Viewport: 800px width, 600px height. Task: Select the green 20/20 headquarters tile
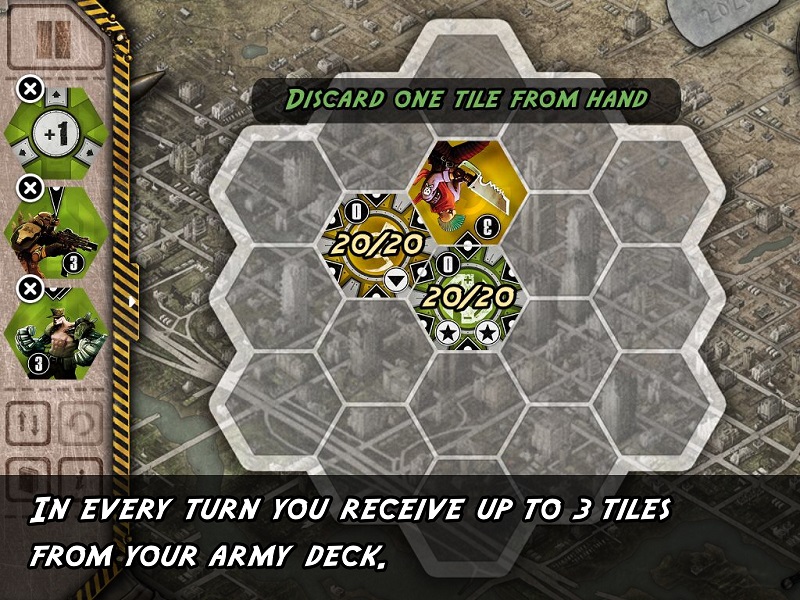466,295
